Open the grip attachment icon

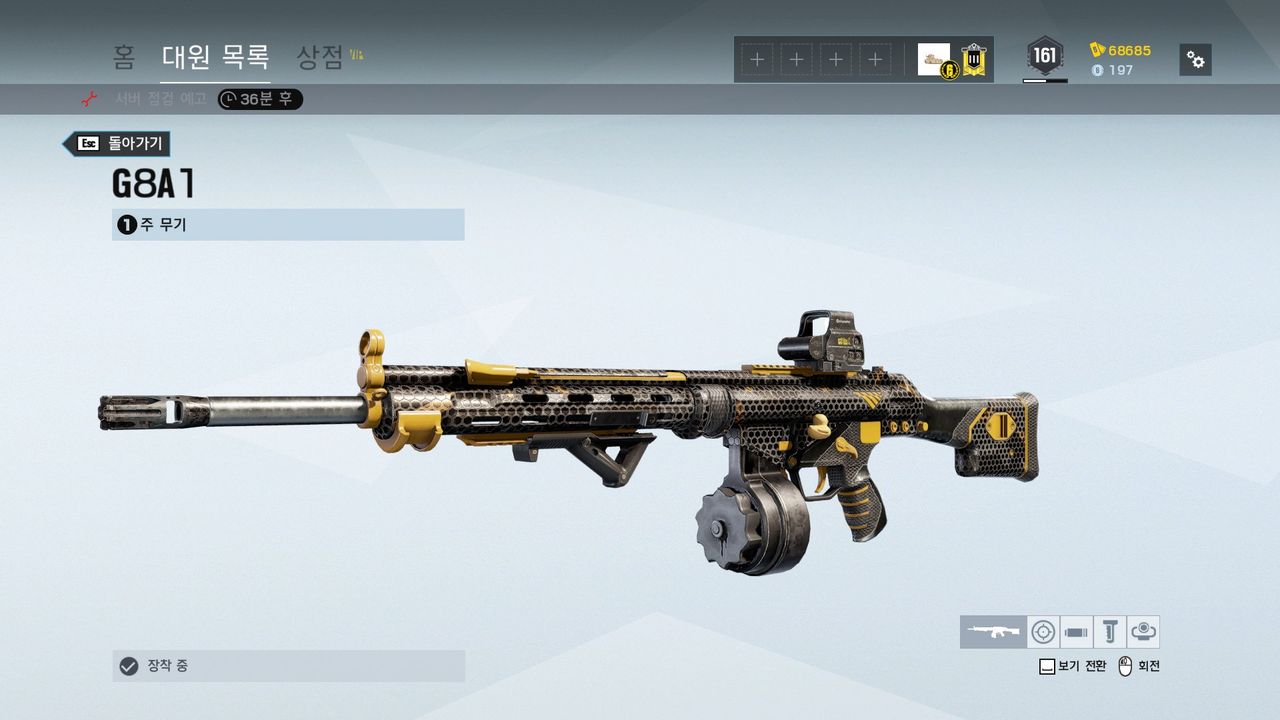[1110, 632]
